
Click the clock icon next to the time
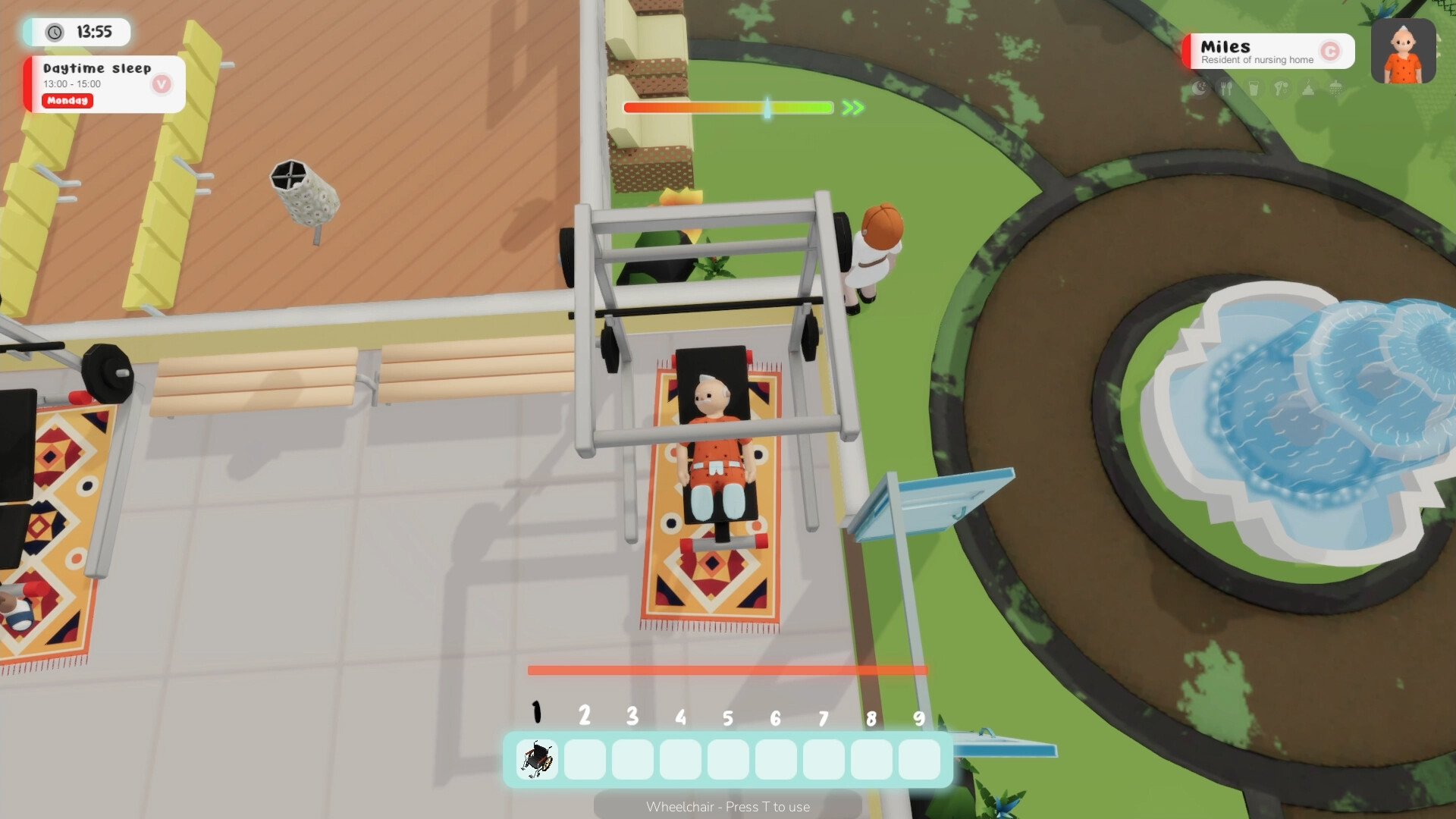53,33
